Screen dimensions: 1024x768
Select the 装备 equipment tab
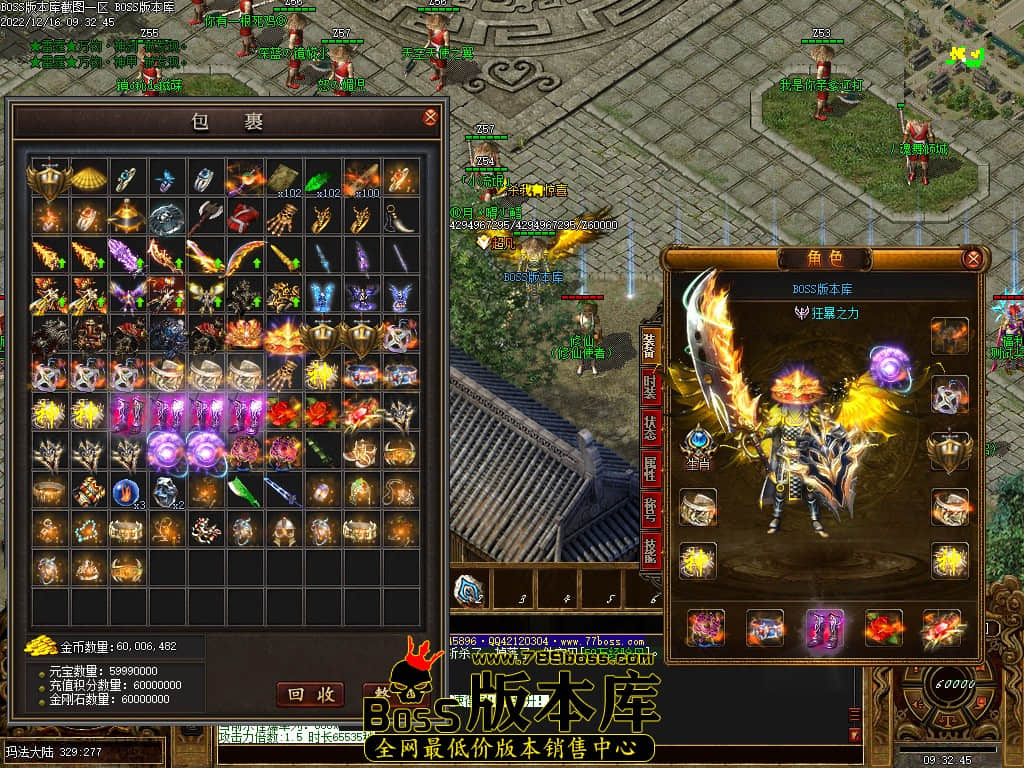tap(651, 348)
